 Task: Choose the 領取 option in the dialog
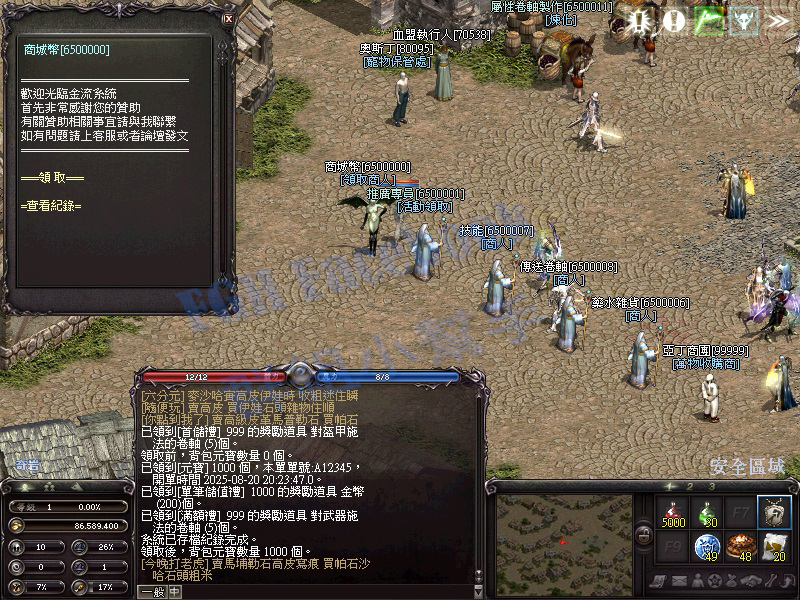(x=52, y=178)
